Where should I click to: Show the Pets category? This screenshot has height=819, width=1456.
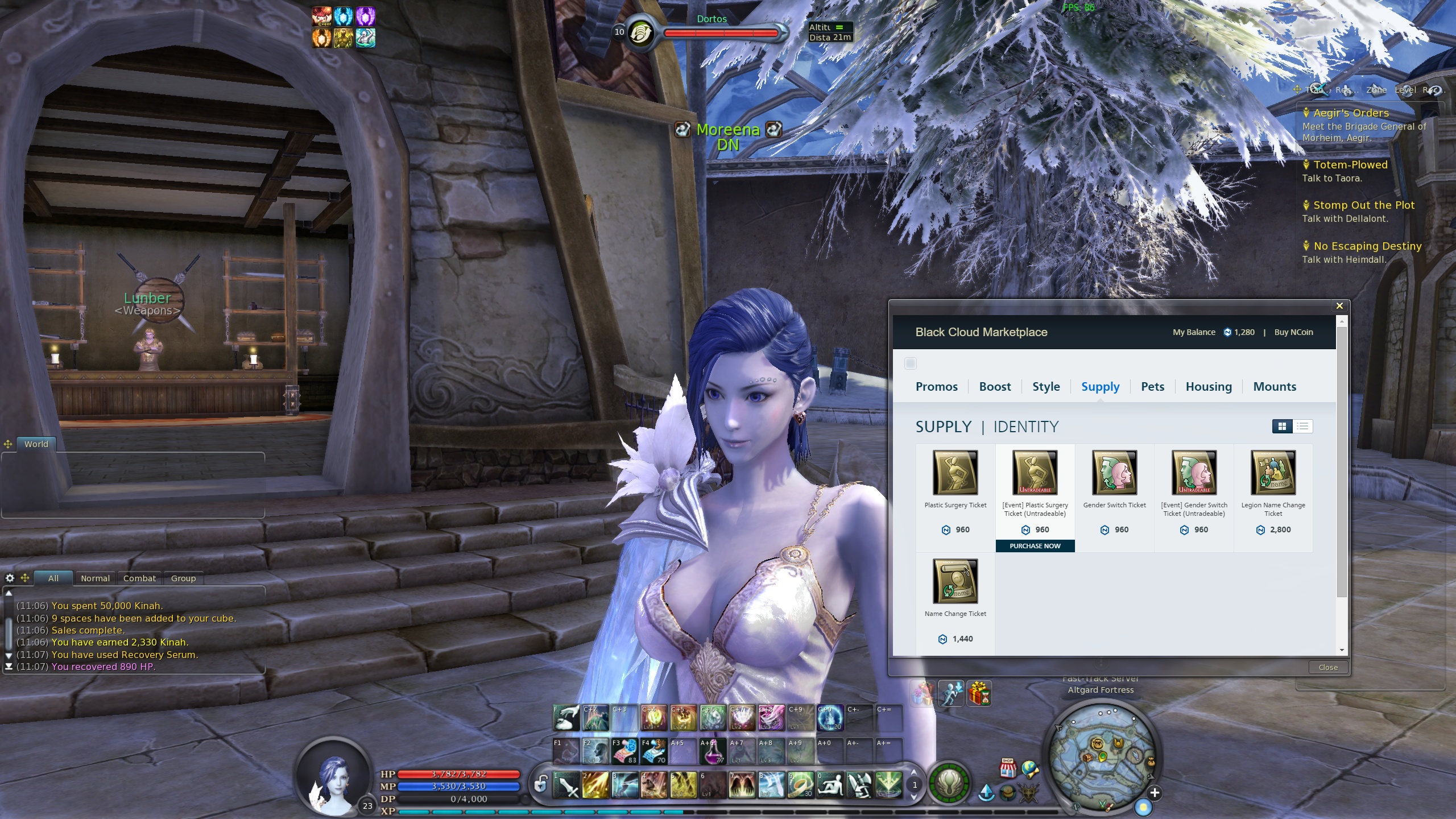pyautogui.click(x=1152, y=387)
